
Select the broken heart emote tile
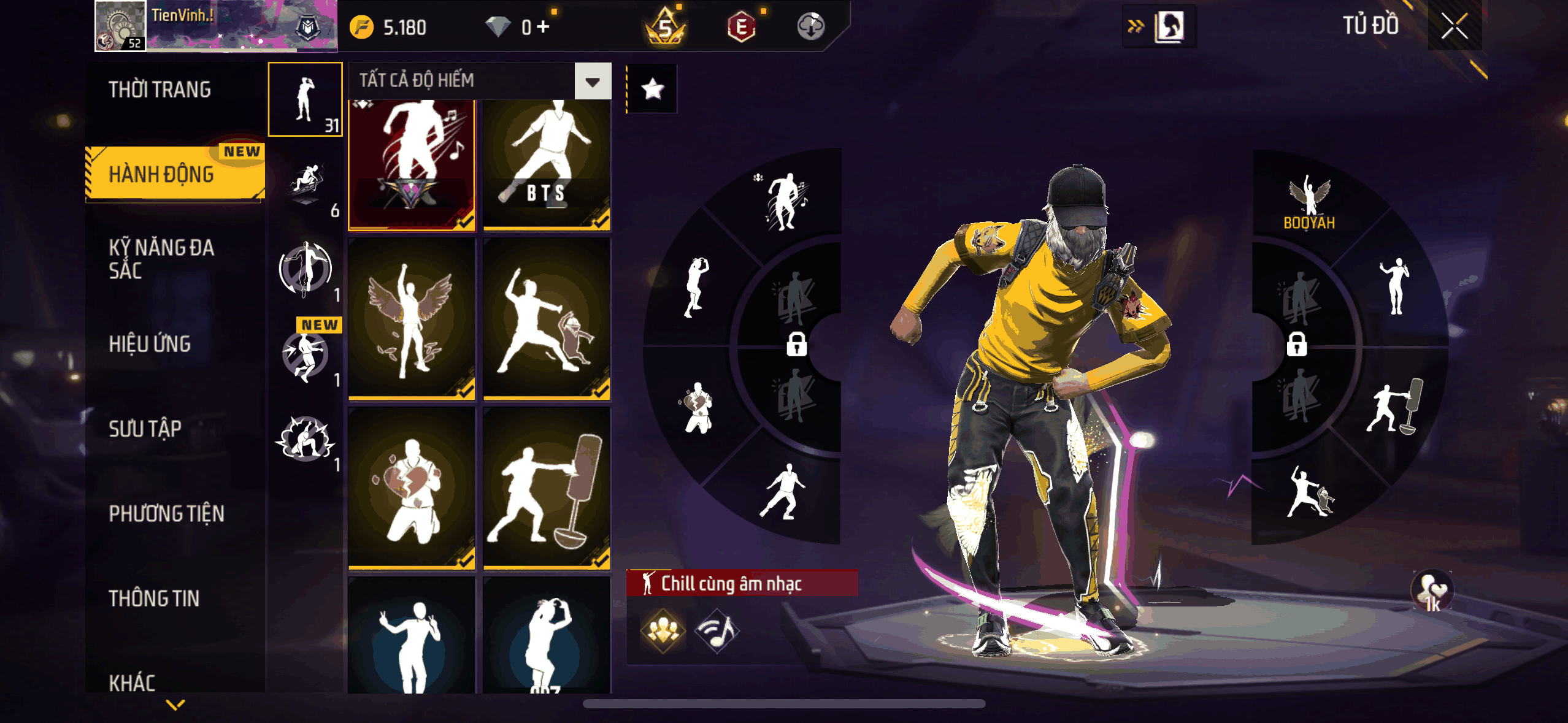412,488
